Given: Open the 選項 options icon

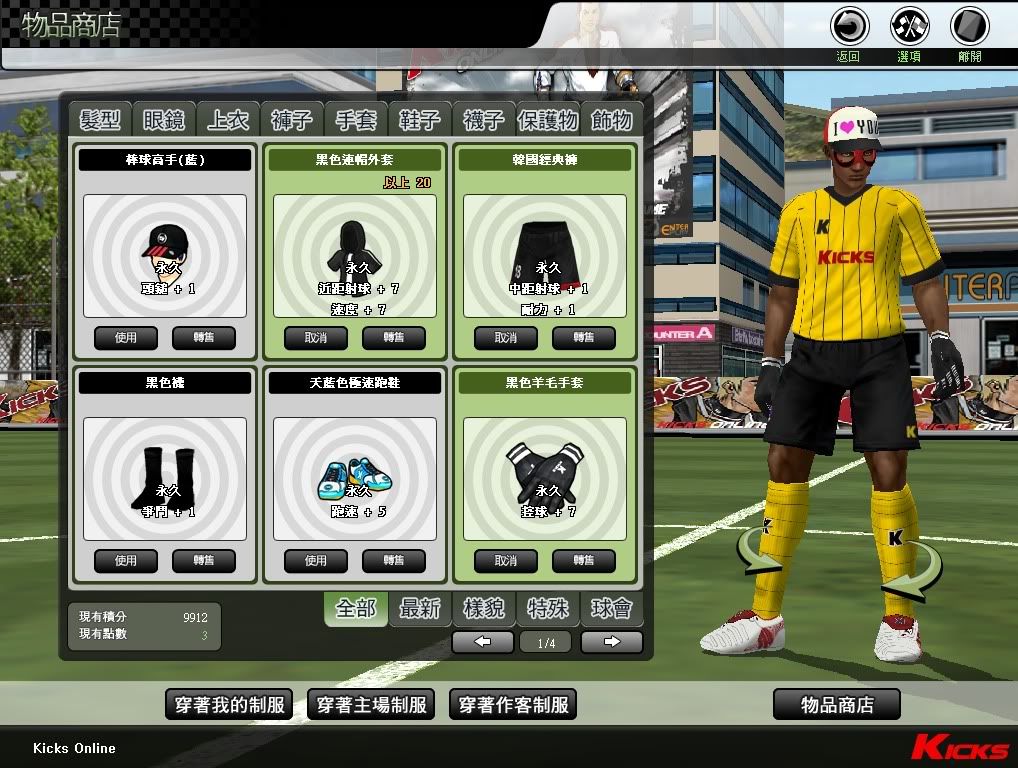Looking at the screenshot, I should click(909, 27).
